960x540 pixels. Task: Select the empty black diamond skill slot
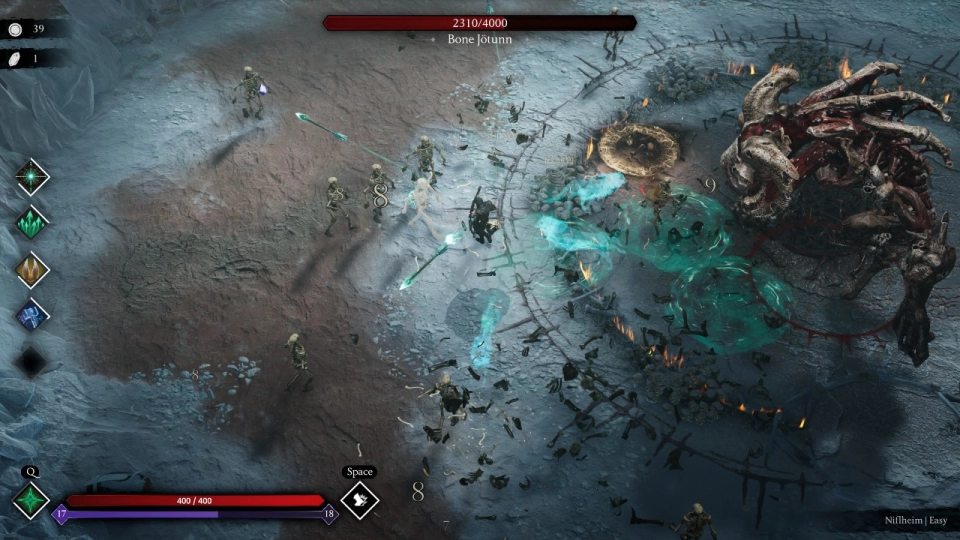[33, 361]
